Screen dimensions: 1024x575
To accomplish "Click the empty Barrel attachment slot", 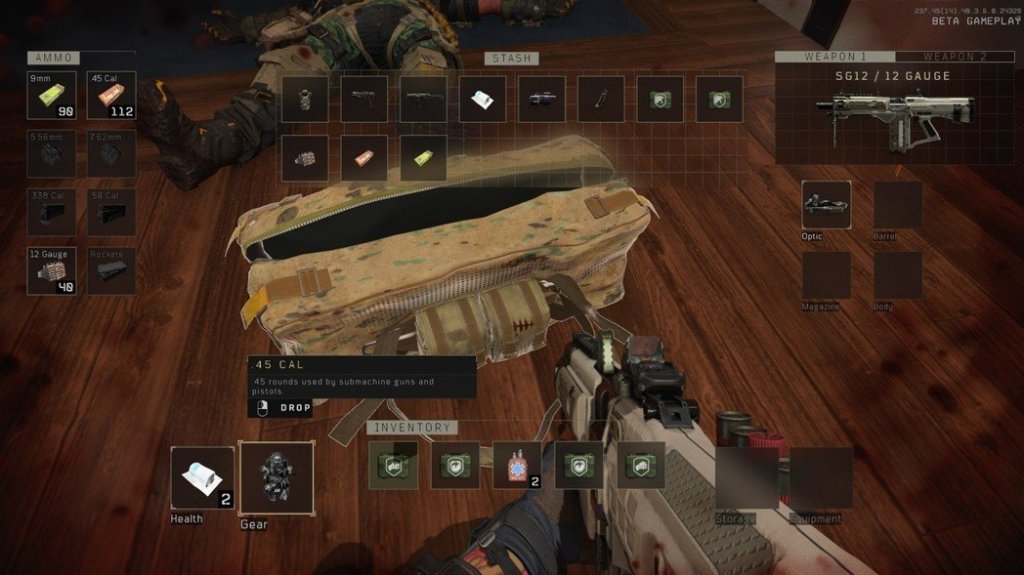I will pyautogui.click(x=897, y=205).
